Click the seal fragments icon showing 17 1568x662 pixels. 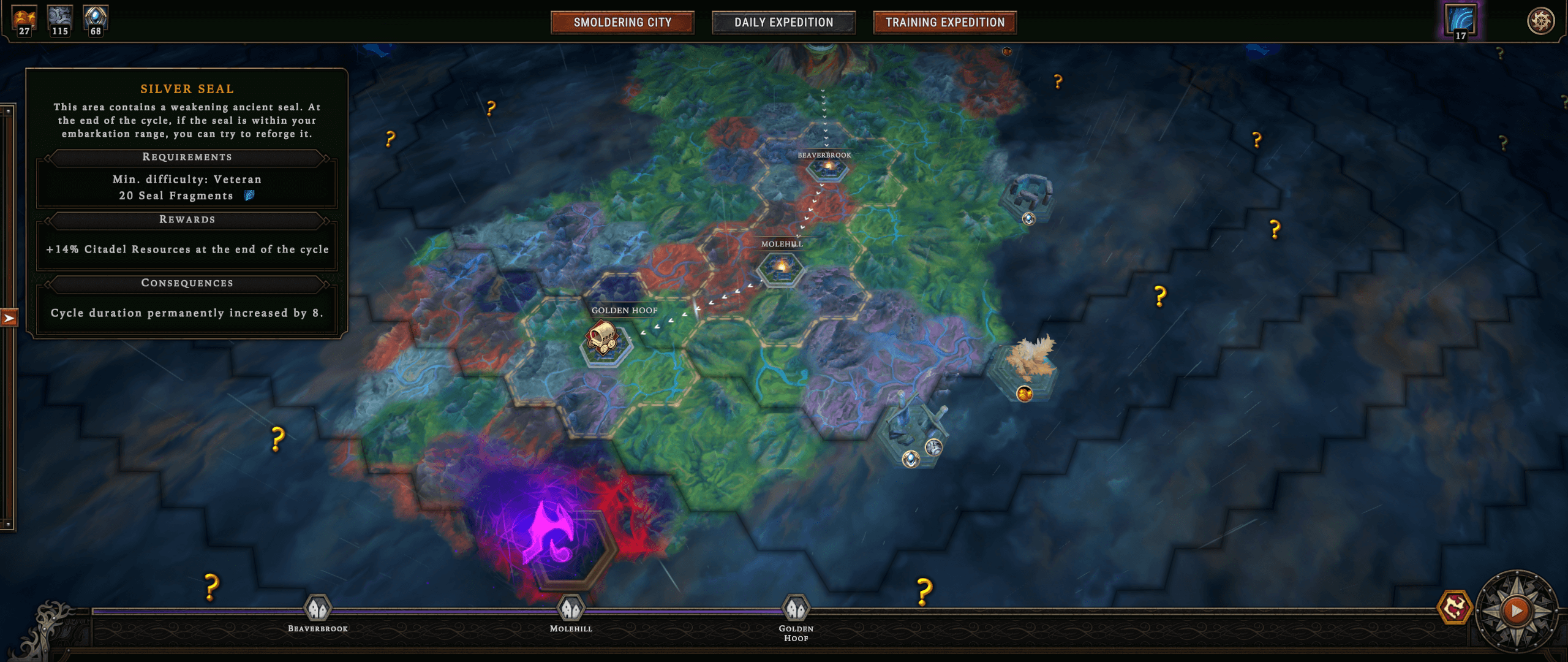coord(1461,20)
